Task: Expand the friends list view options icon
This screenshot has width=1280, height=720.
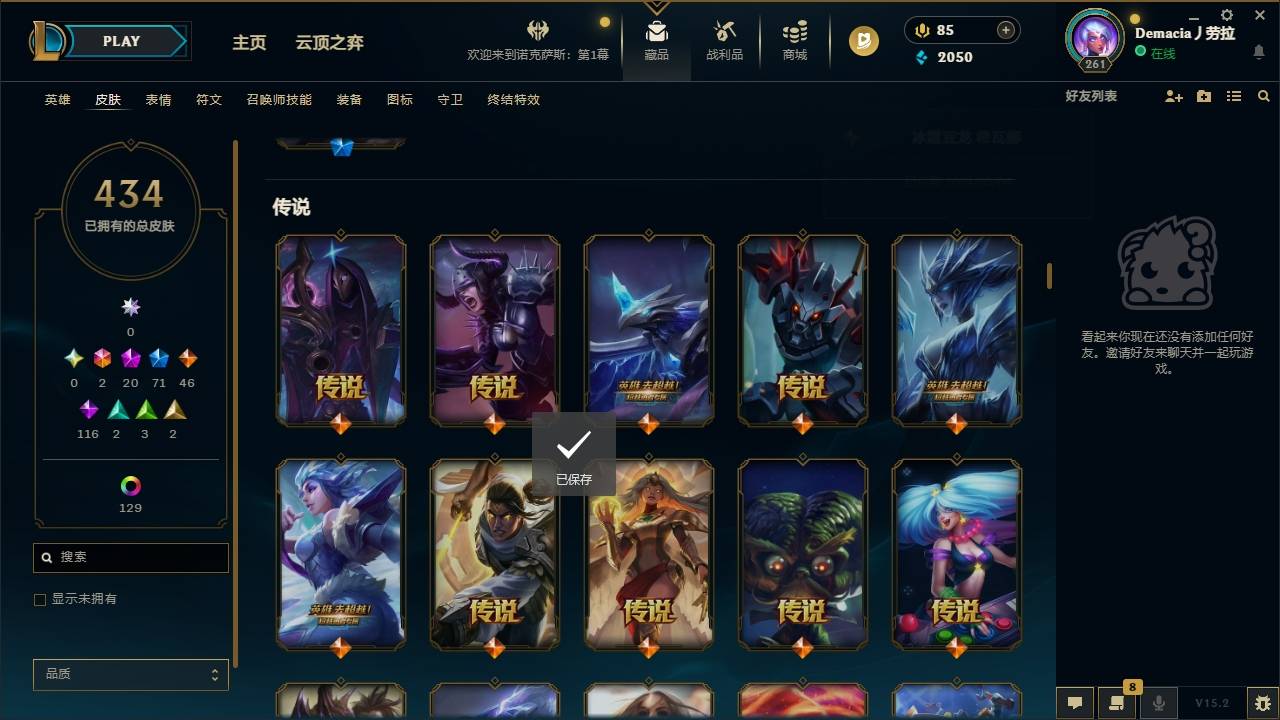Action: pos(1234,96)
